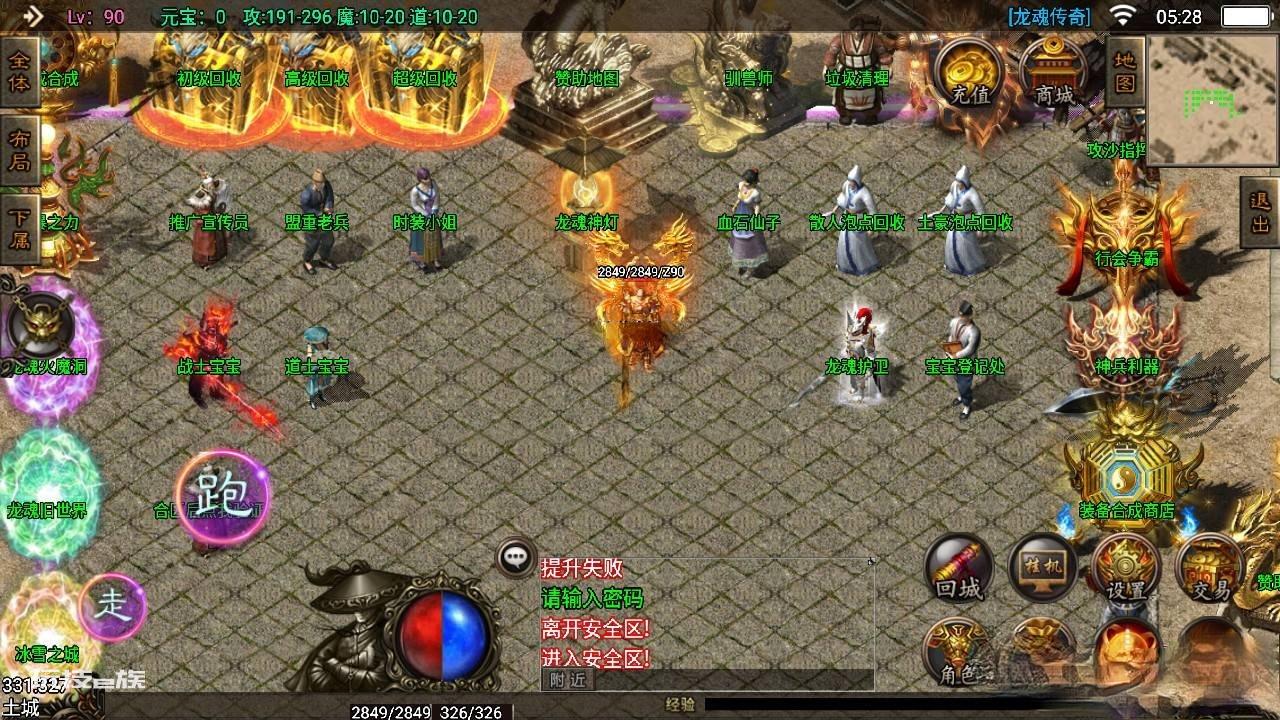Select the 布局 layout button
1280x720 pixels.
pyautogui.click(x=20, y=150)
